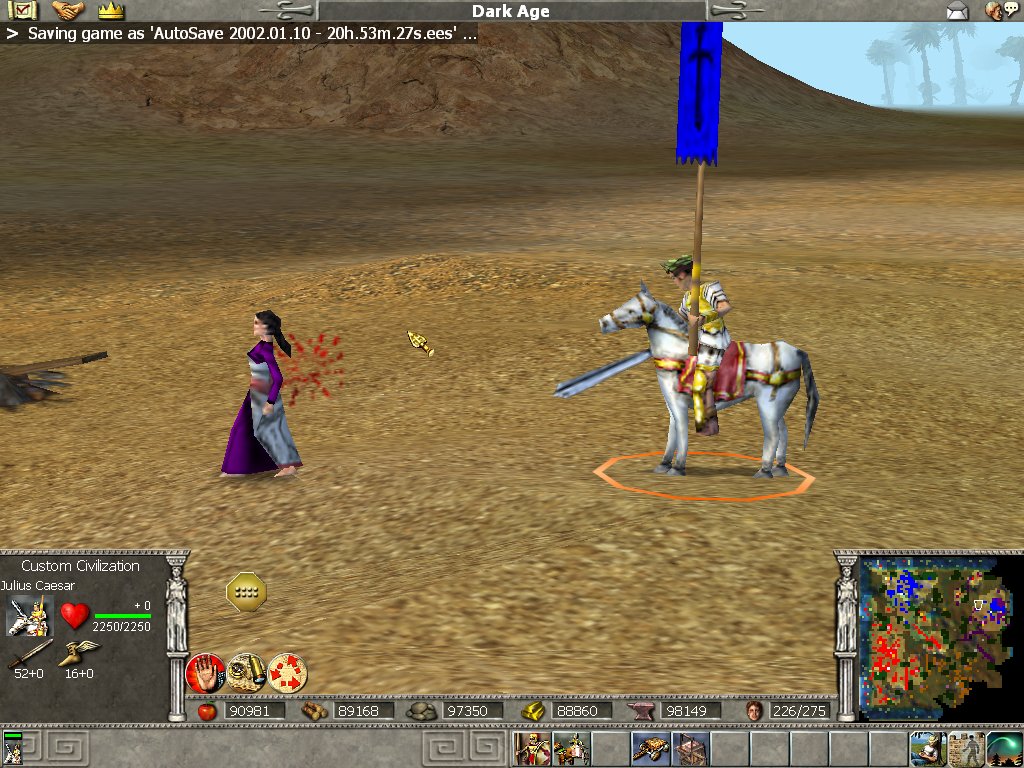Open the gold octagon formation button
Viewport: 1024px width, 768px height.
(x=246, y=593)
